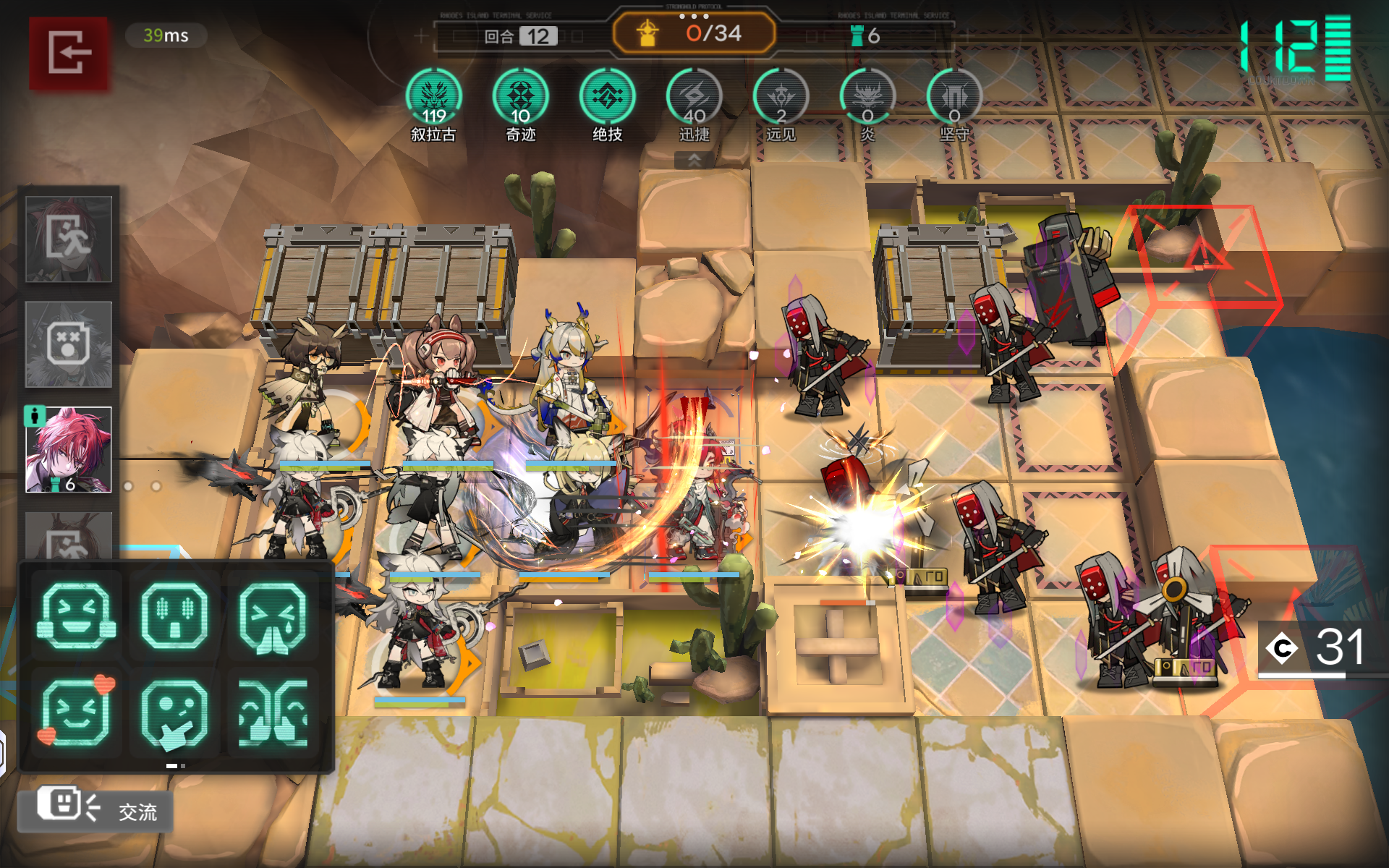1389x868 pixels.
Task: Select the 坚守 synergy icon
Action: pyautogui.click(x=954, y=97)
